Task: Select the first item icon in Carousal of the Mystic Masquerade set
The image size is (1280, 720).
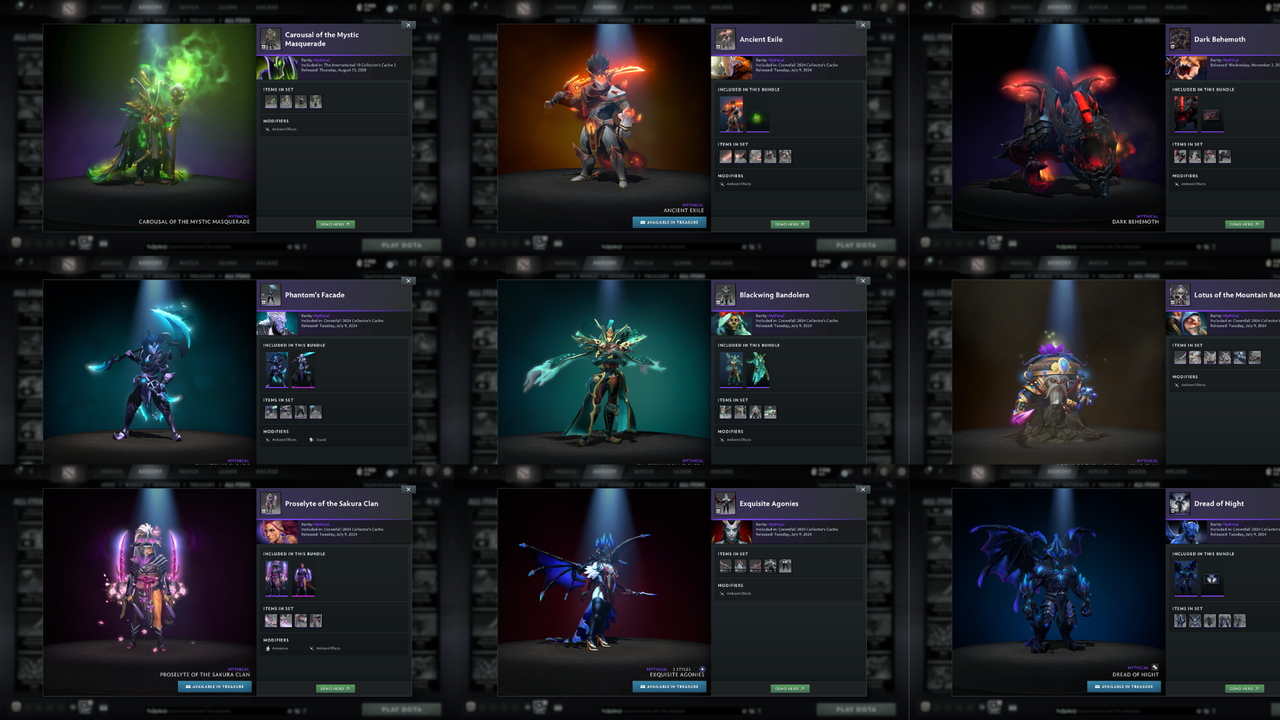Action: (270, 100)
